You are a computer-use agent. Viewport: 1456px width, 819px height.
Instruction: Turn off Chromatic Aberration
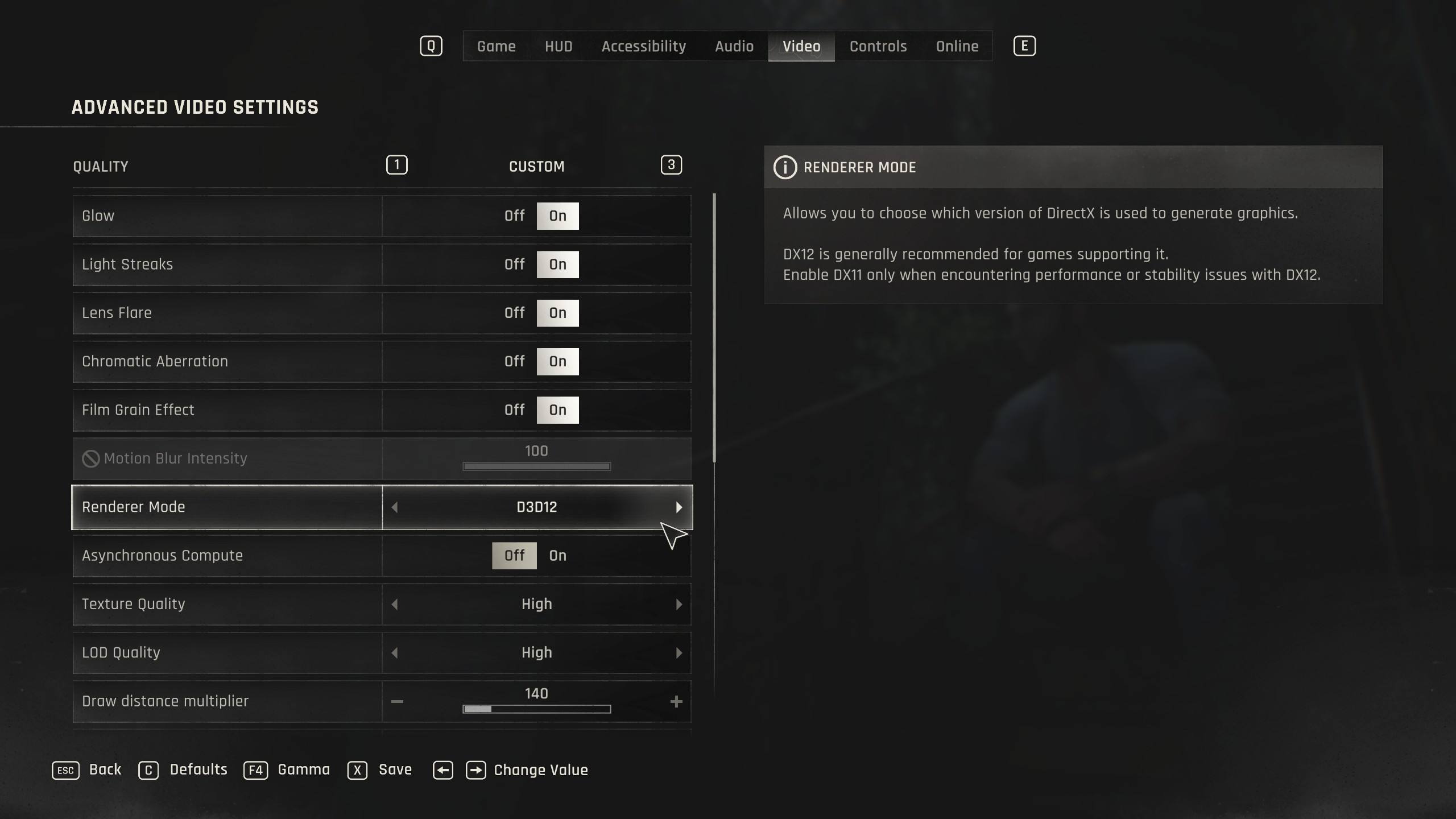(514, 362)
